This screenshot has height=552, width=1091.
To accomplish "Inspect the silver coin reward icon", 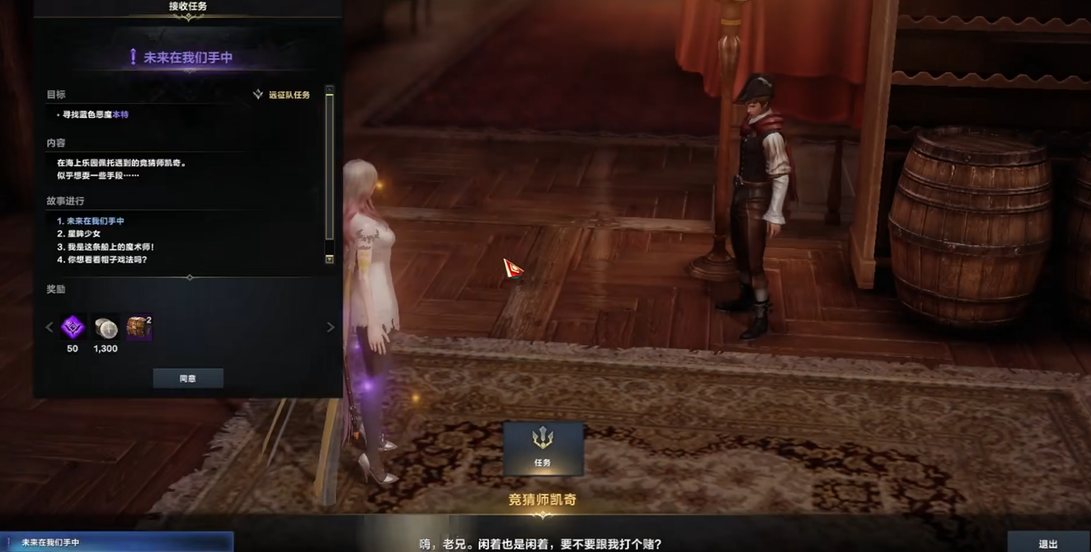I will pyautogui.click(x=105, y=327).
